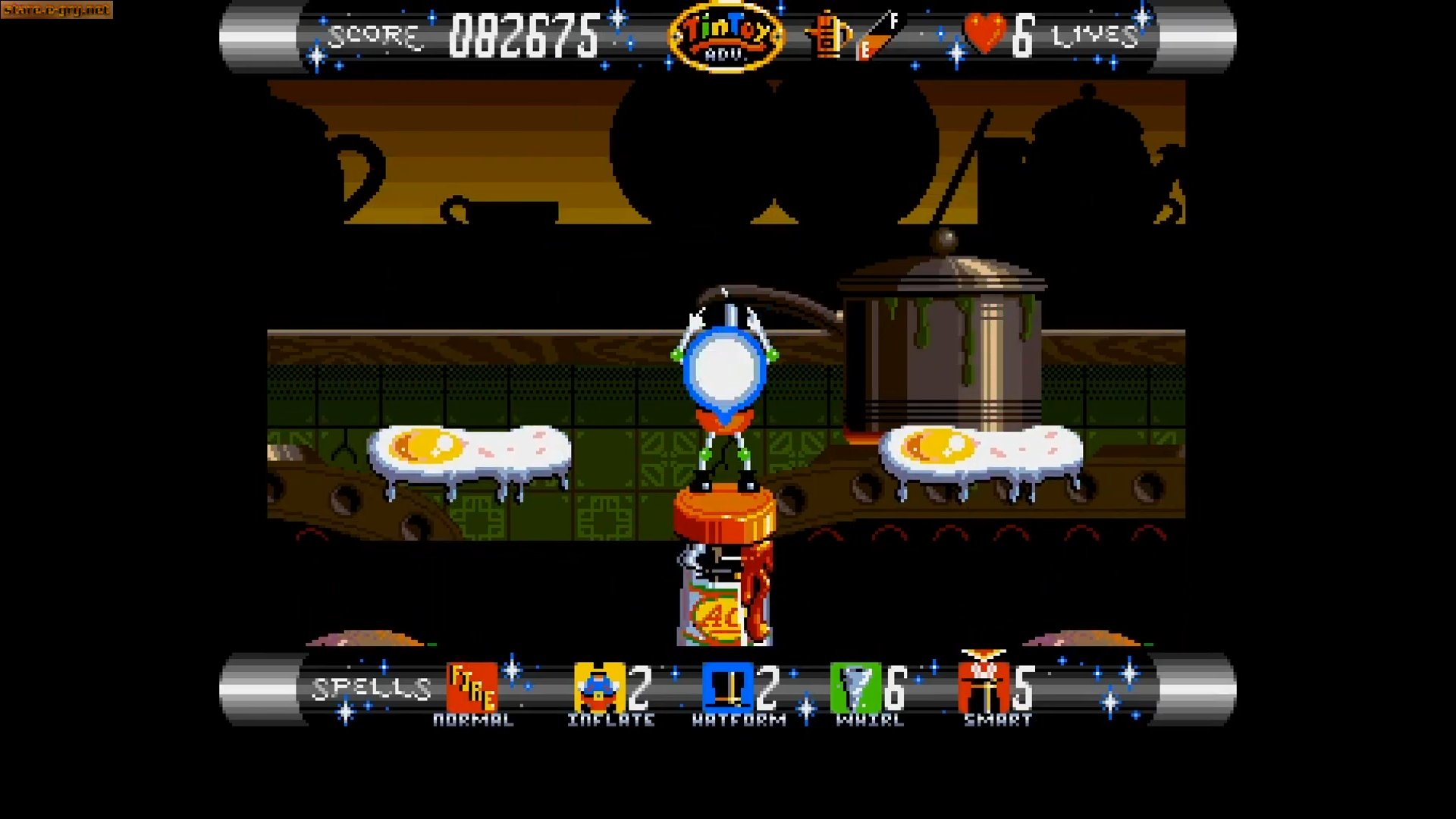1456x819 pixels.
Task: Select the Whirl tornado spell icon
Action: (855, 689)
